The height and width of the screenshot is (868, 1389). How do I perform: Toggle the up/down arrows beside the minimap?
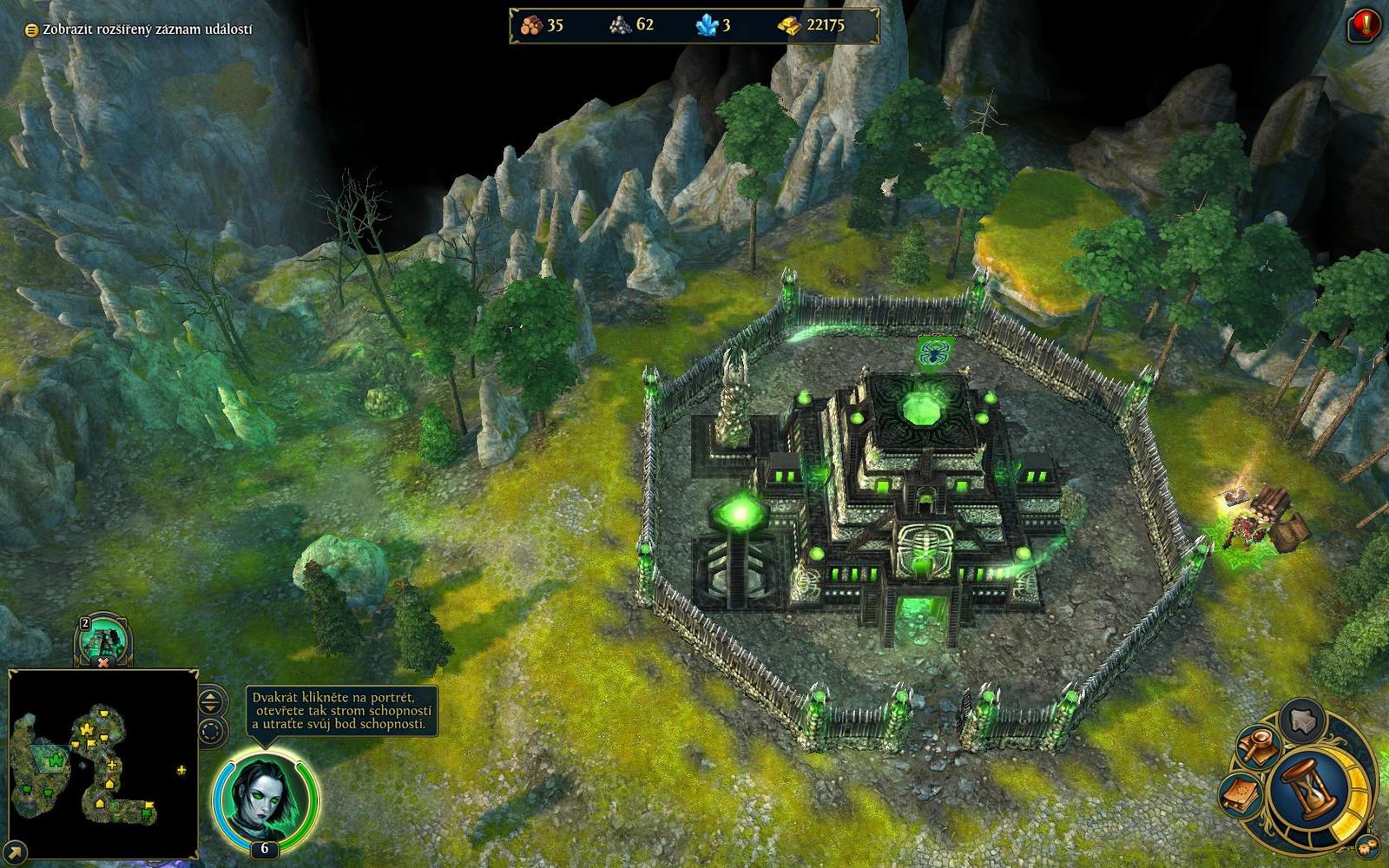click(212, 701)
